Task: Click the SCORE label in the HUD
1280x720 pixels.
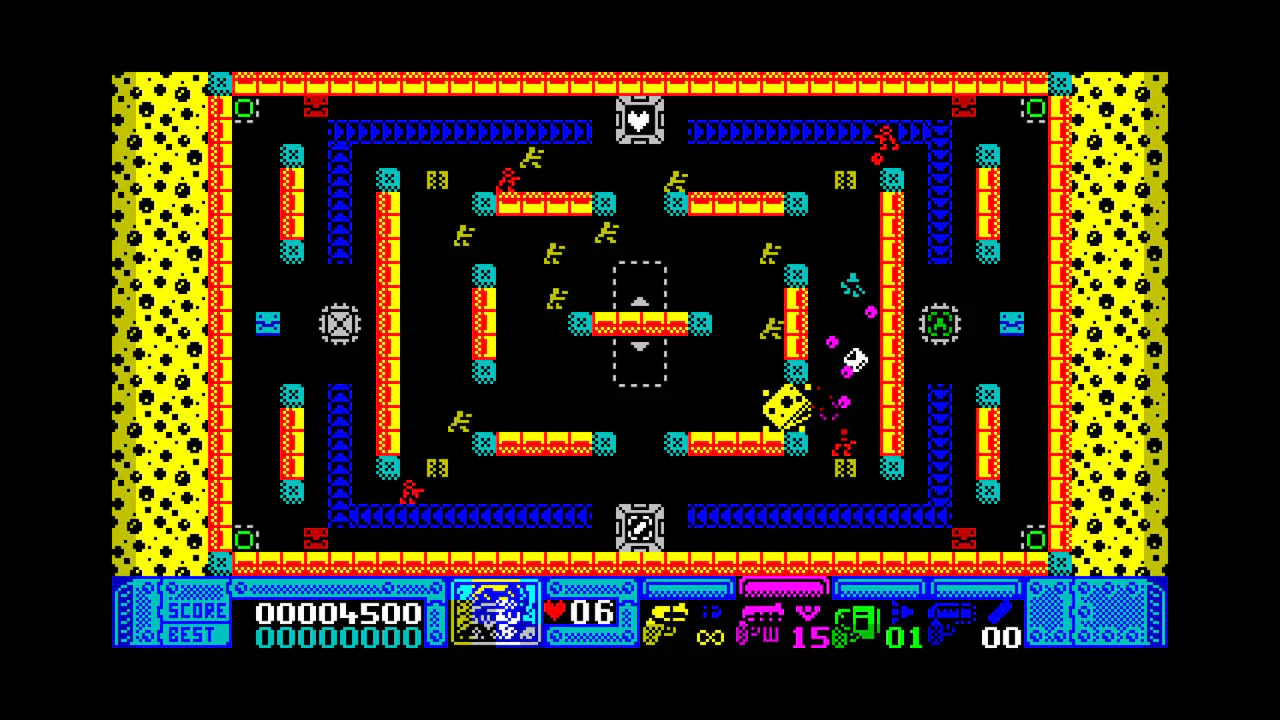Action: [196, 611]
